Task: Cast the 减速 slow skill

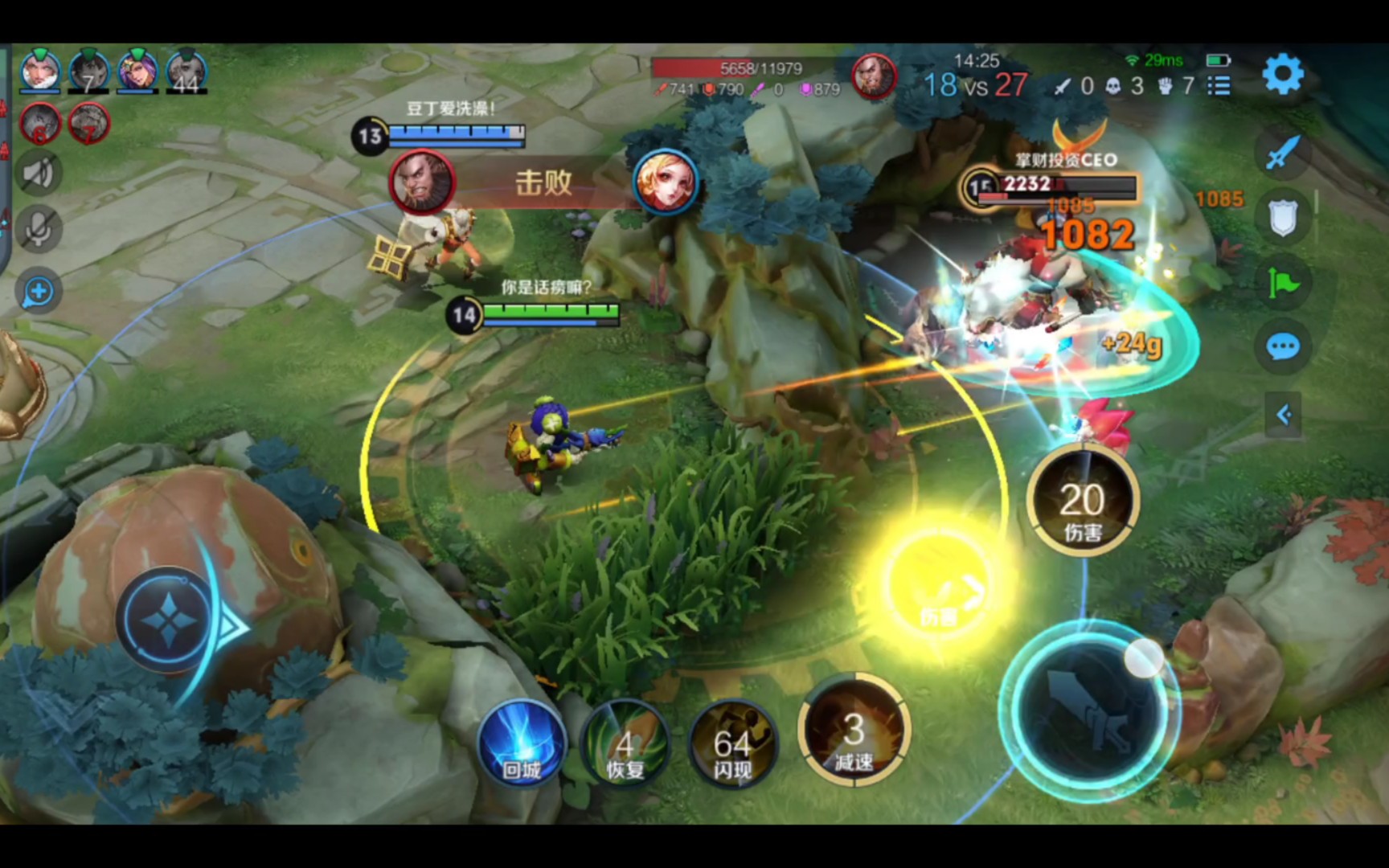Action: 854,731
